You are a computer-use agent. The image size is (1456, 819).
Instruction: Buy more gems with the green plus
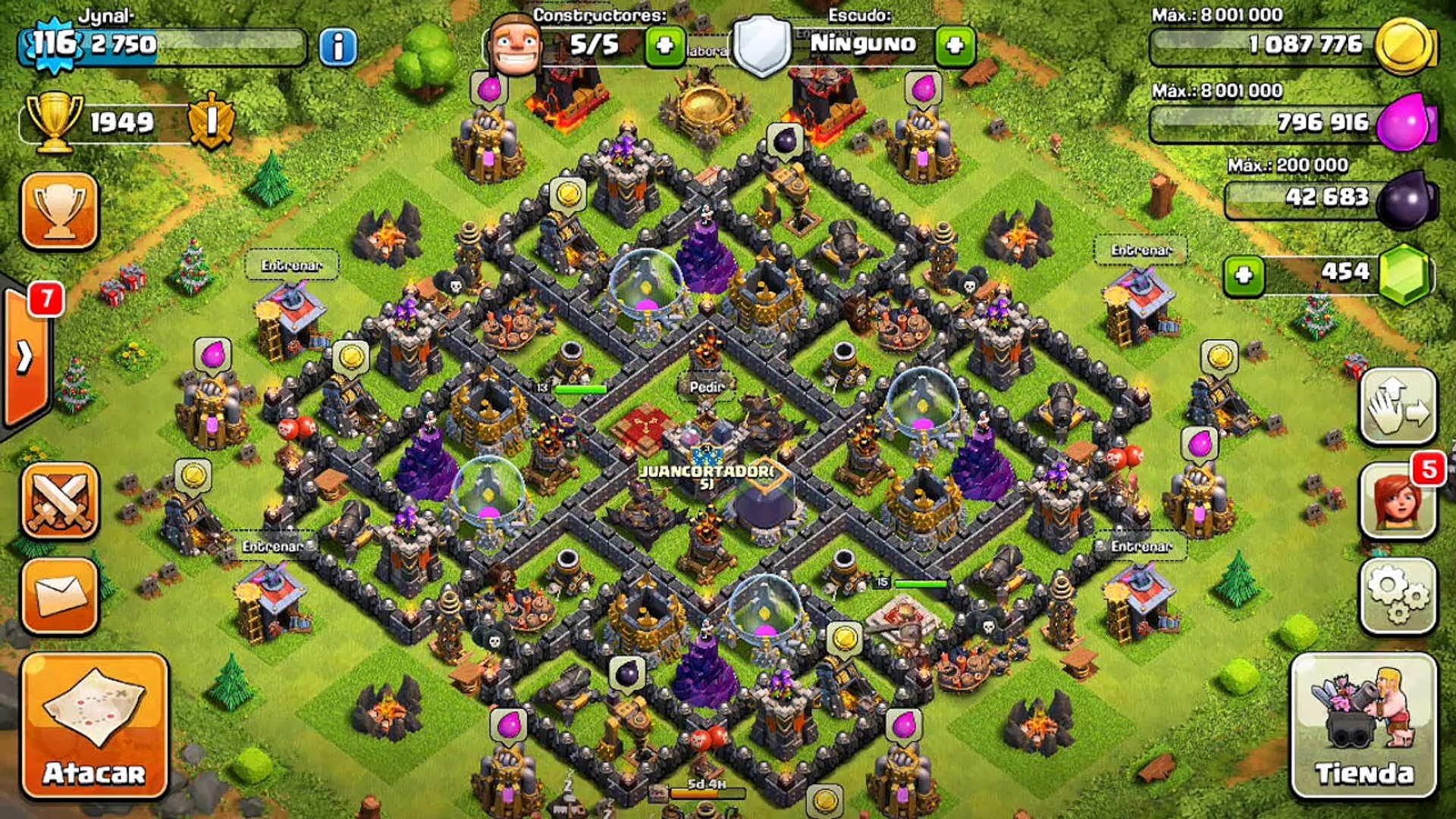coord(1244,275)
